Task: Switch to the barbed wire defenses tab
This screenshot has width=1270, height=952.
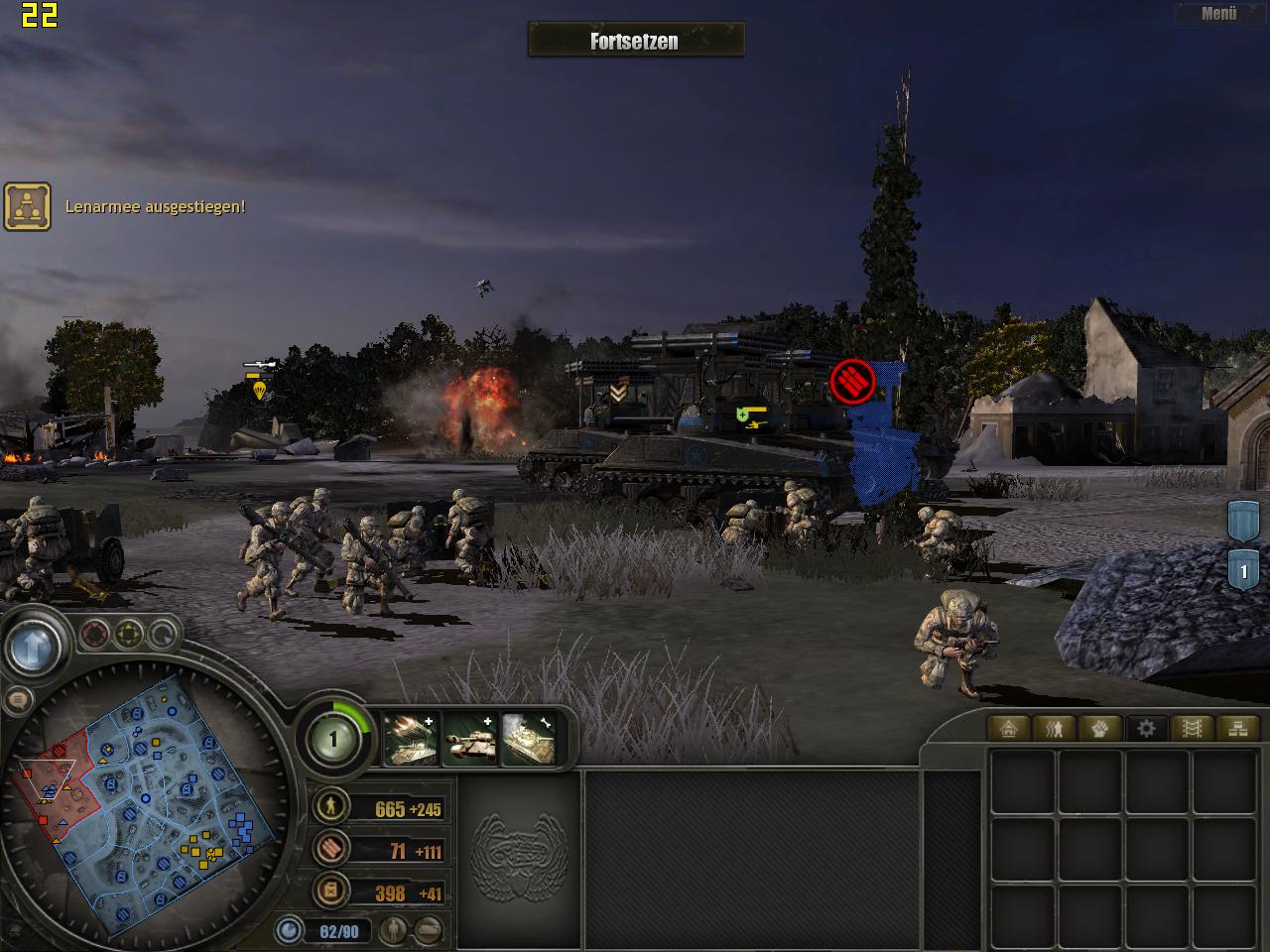Action: click(x=1192, y=729)
